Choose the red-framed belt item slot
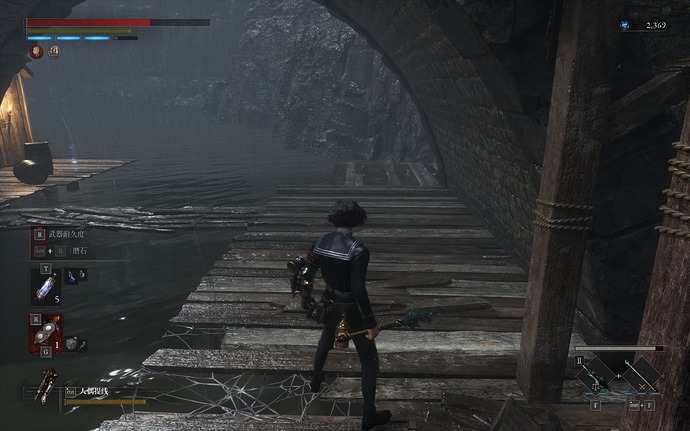This screenshot has width=690, height=431. pyautogui.click(x=46, y=332)
